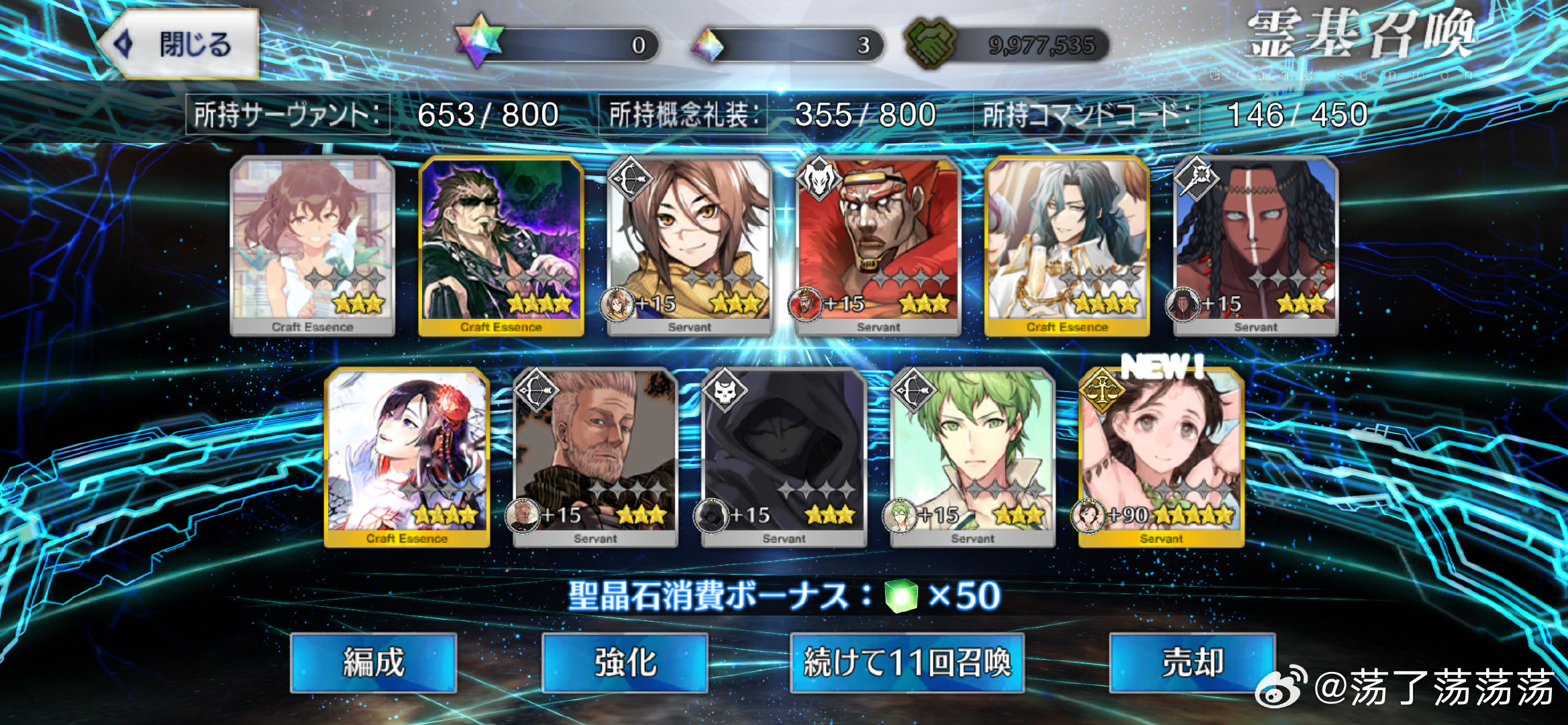Open the 編成 party formation button

pyautogui.click(x=373, y=663)
